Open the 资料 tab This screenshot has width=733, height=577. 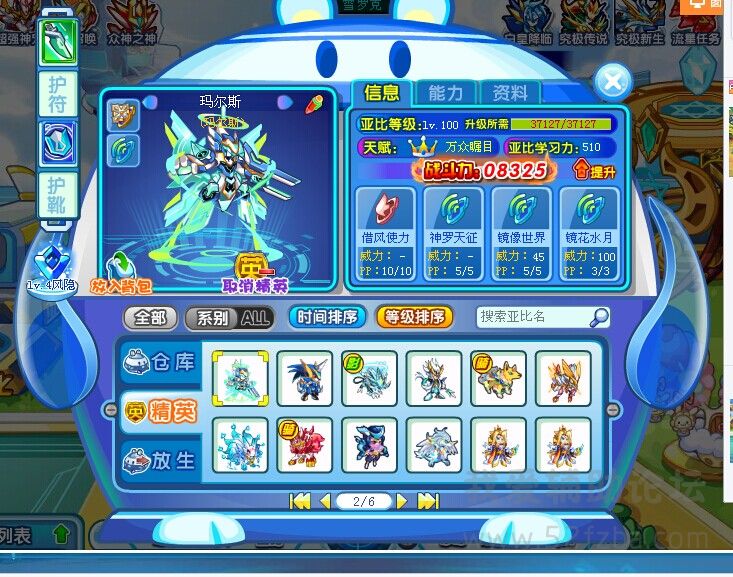(509, 93)
